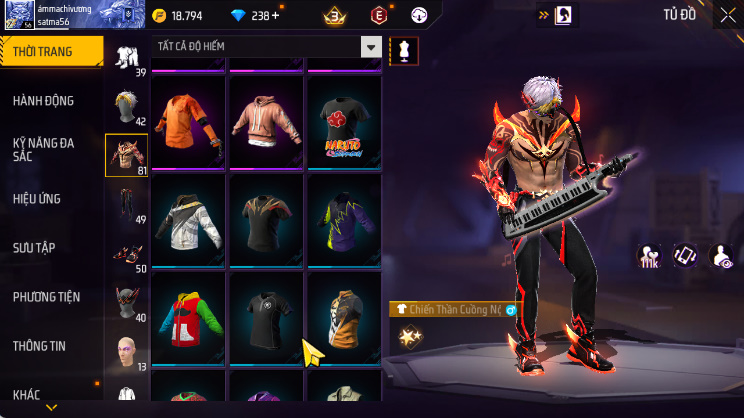
Task: Open the hair category with count 42
Action: [126, 105]
